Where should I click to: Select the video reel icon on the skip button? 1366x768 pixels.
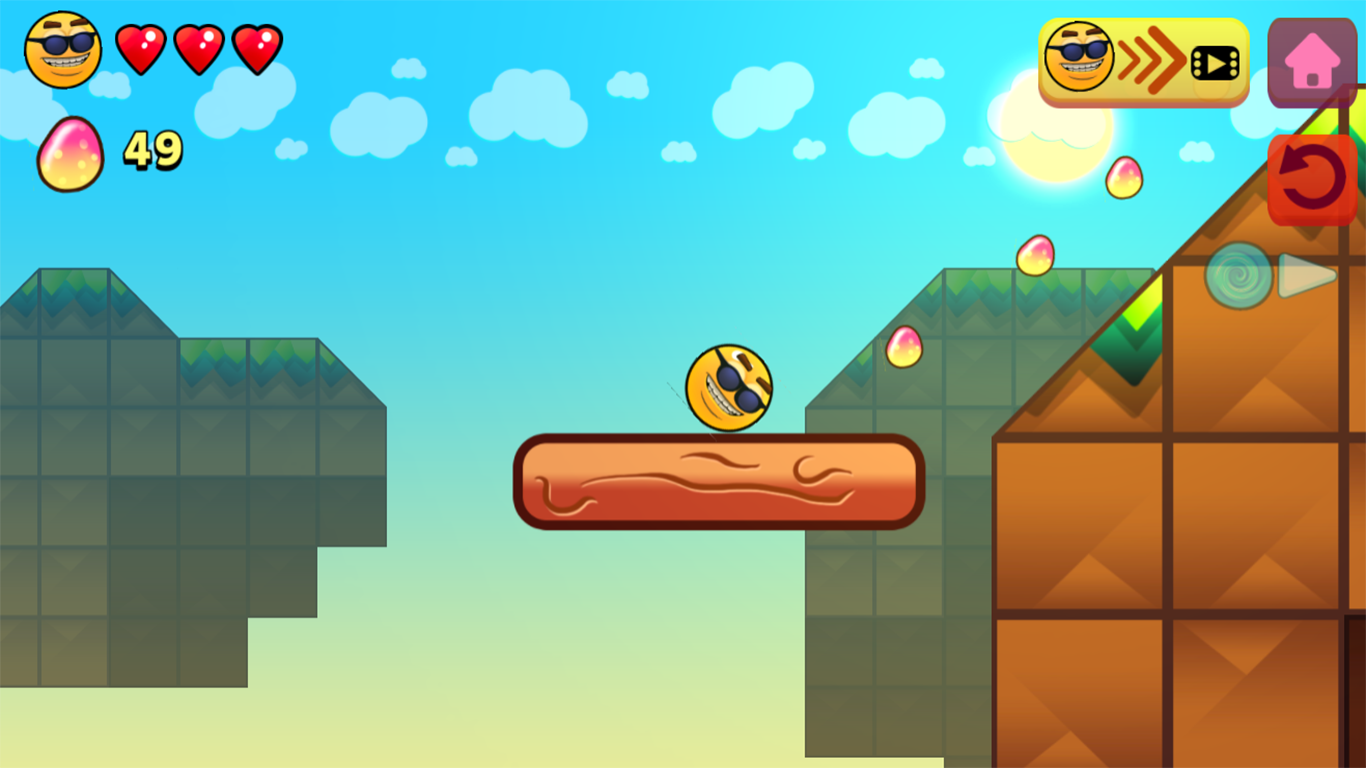[1213, 62]
